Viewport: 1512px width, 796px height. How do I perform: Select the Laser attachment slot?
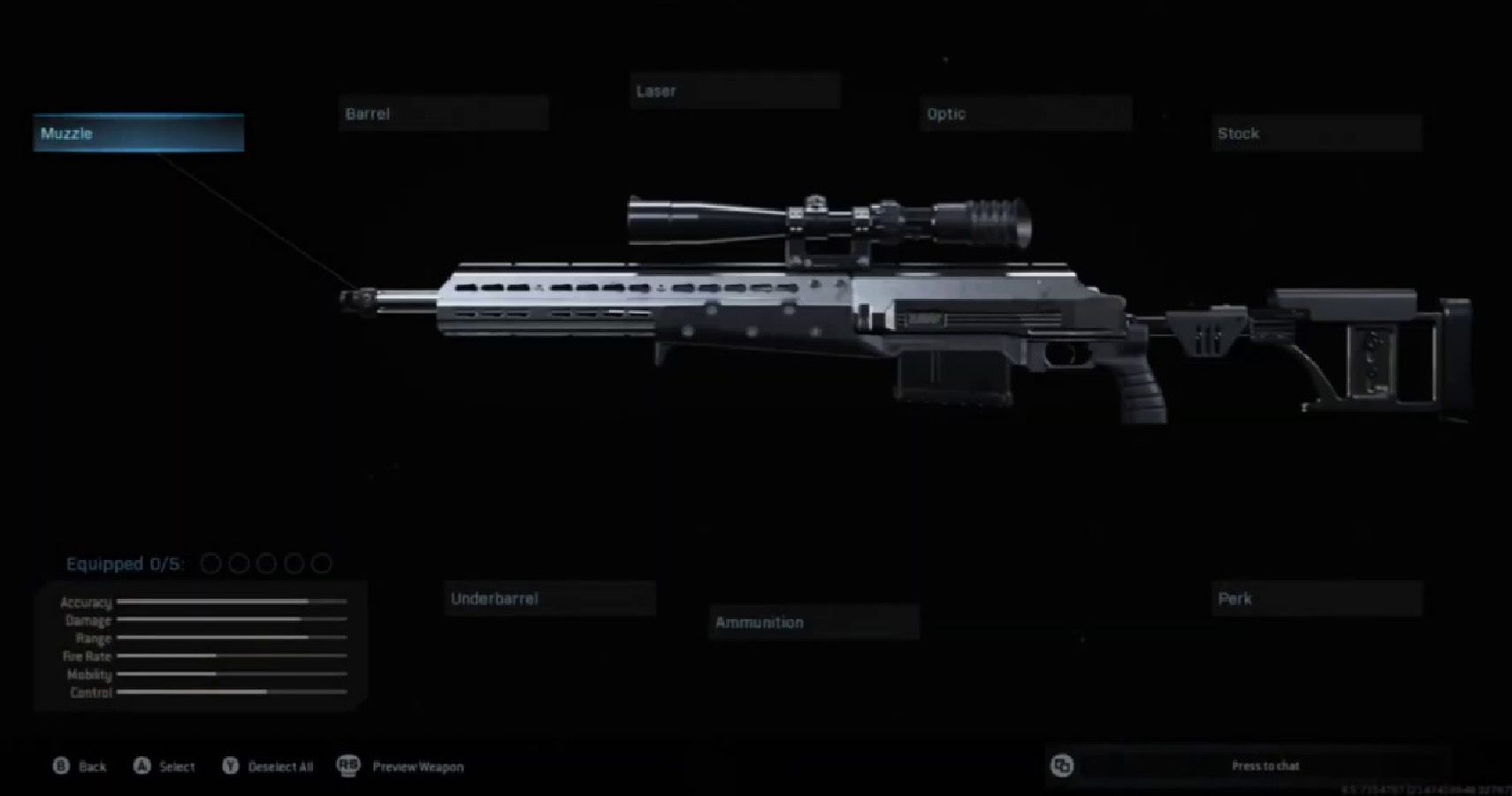point(732,89)
